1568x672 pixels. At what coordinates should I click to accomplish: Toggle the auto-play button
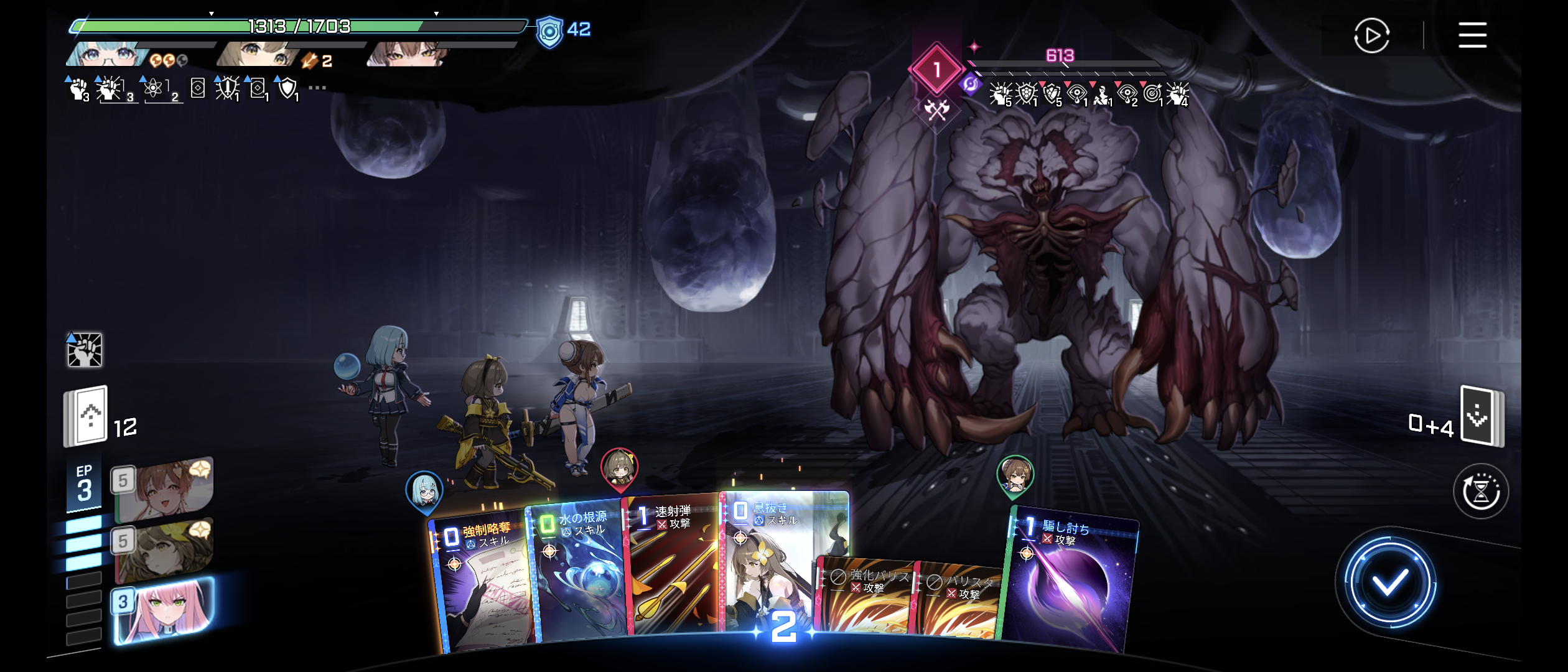[x=1371, y=36]
